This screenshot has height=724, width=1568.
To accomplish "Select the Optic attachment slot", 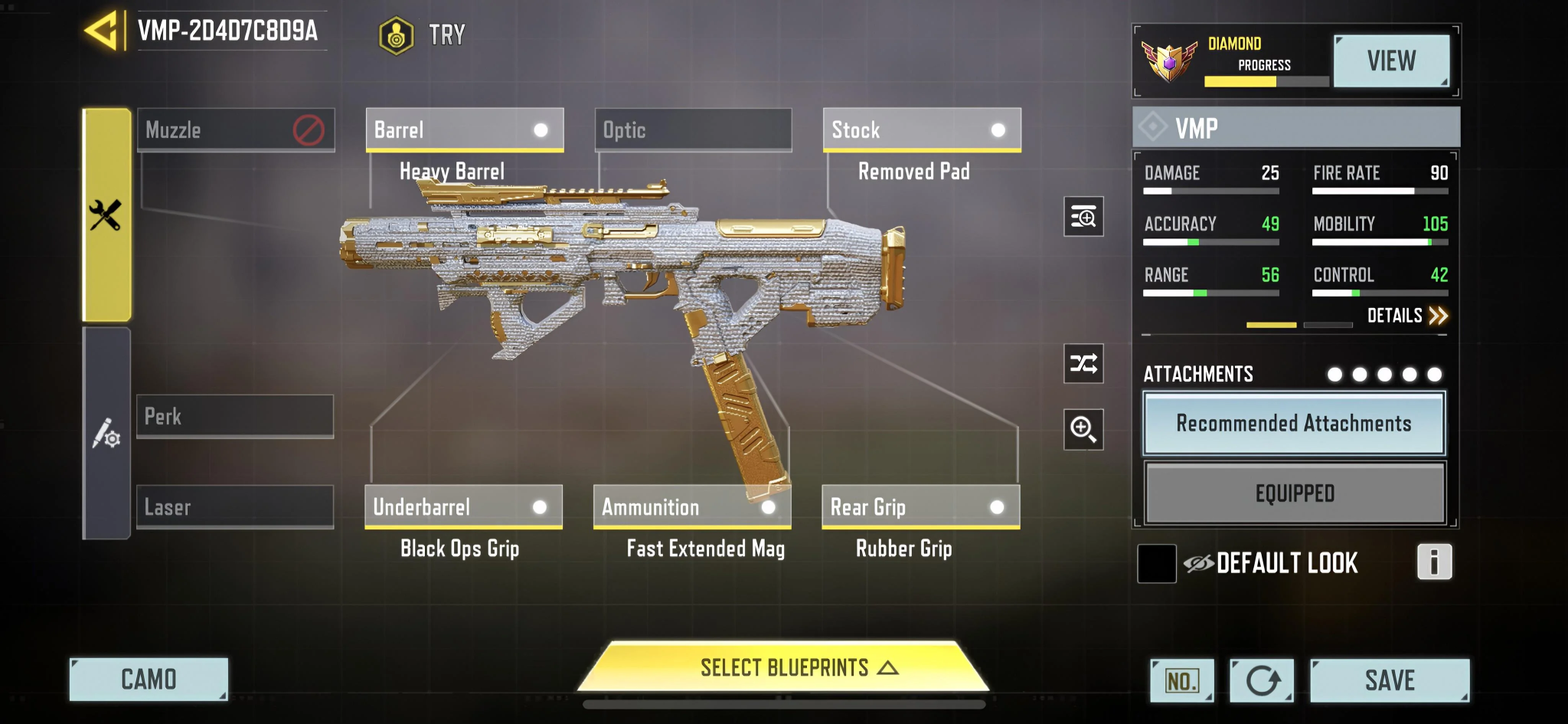I will tap(693, 129).
